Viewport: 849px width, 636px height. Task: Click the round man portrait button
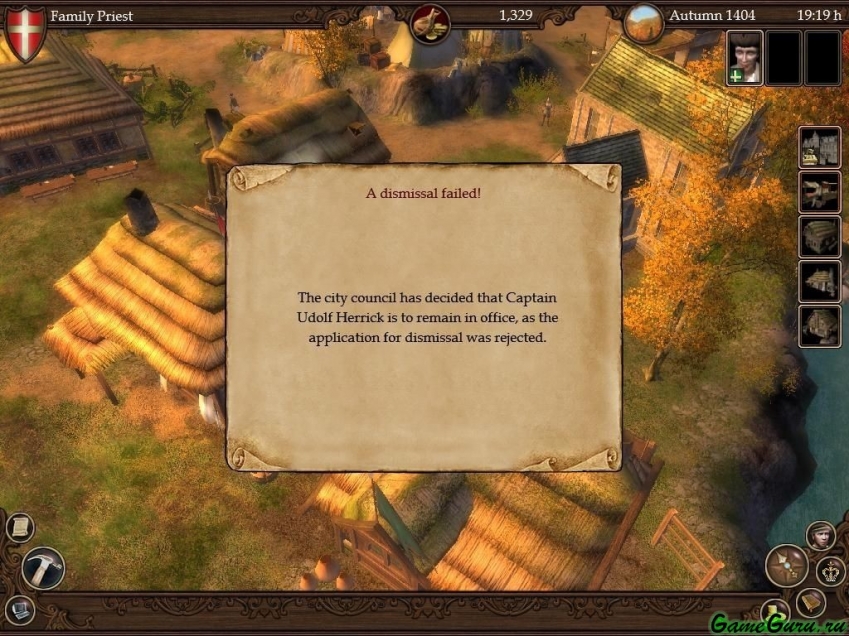click(x=821, y=536)
